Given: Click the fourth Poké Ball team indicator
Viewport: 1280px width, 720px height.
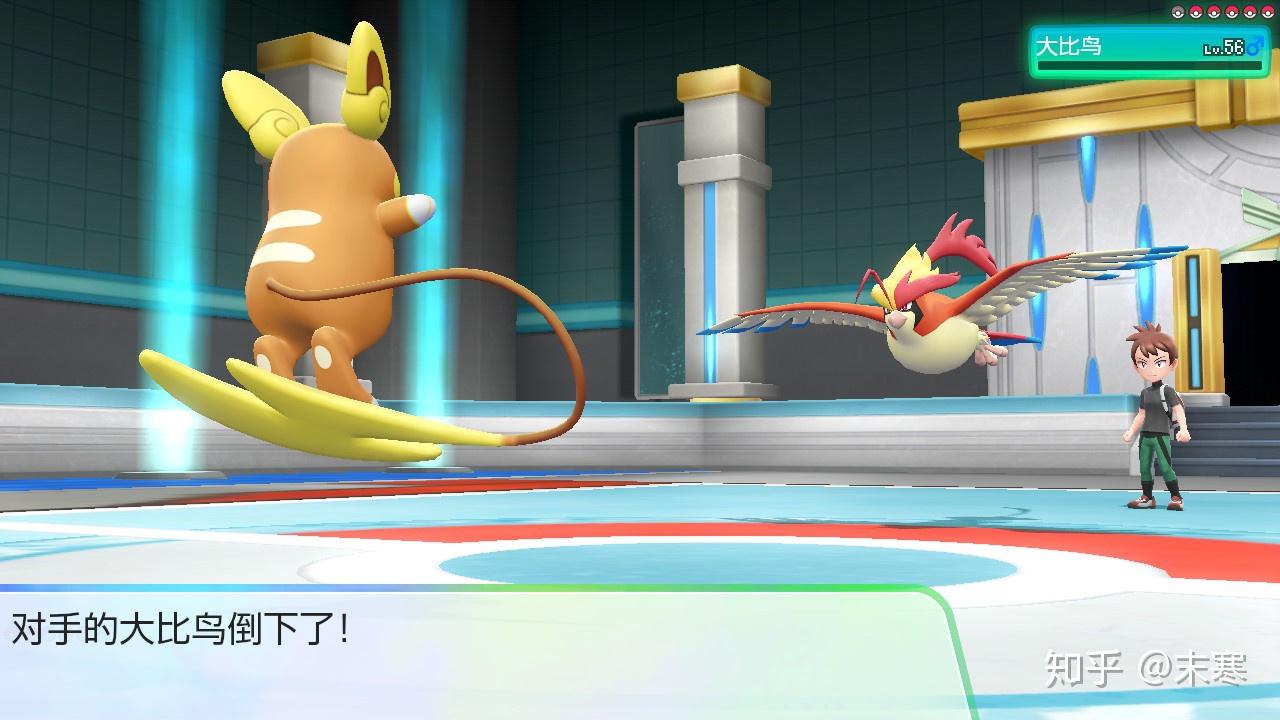Looking at the screenshot, I should (1231, 12).
